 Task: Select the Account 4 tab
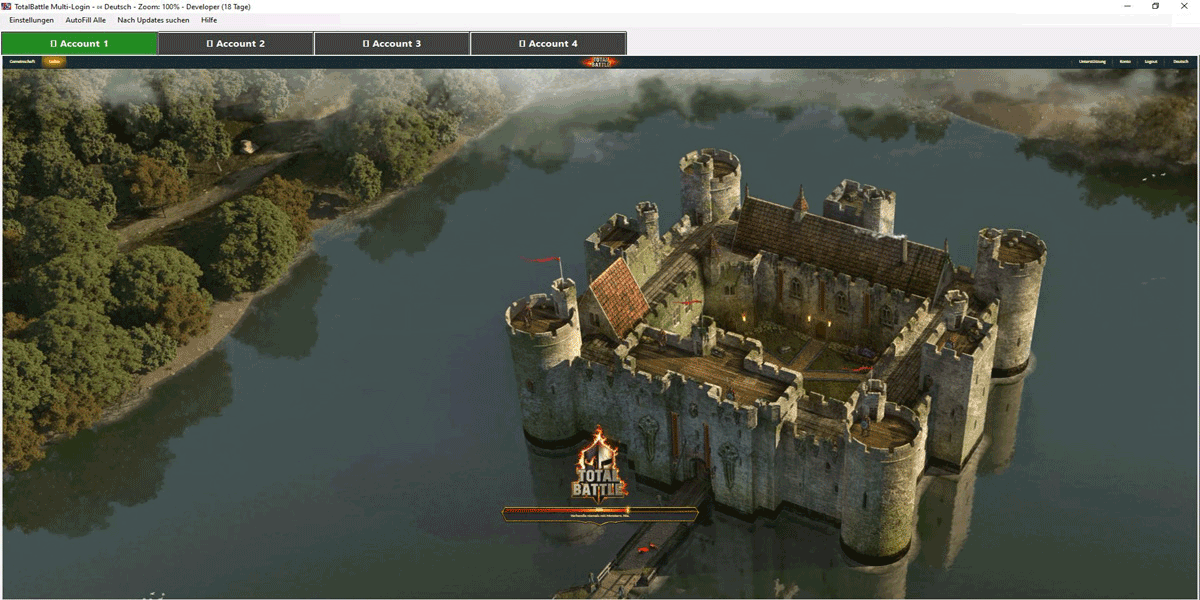(x=548, y=44)
